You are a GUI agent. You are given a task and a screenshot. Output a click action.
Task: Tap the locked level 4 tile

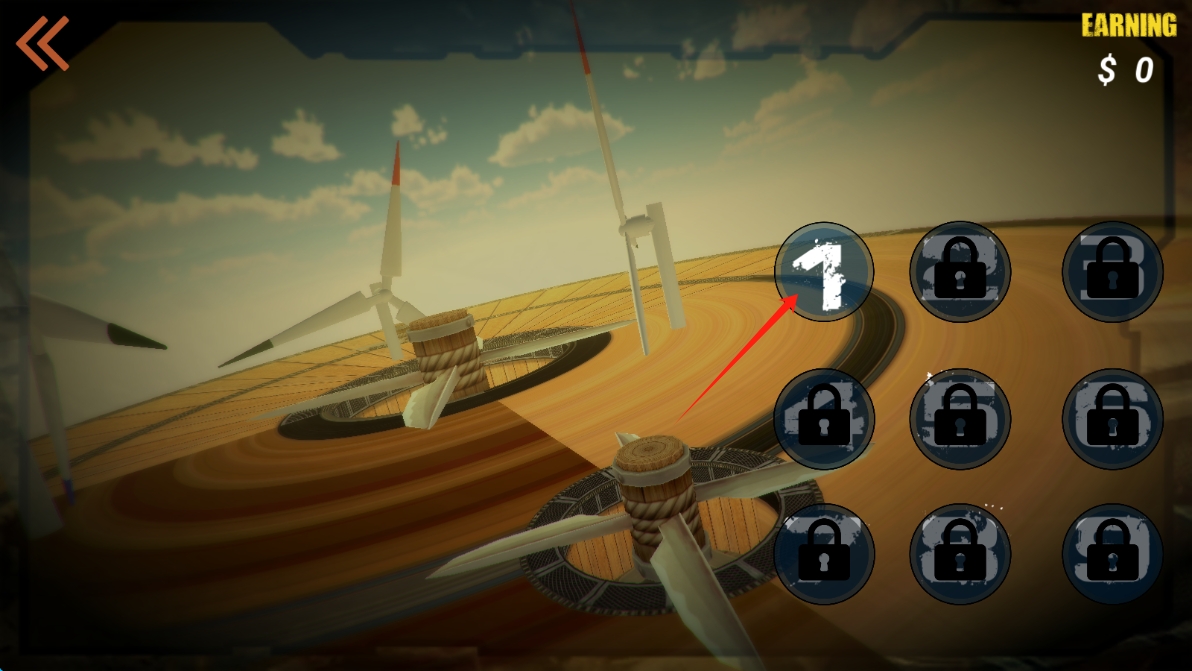825,419
